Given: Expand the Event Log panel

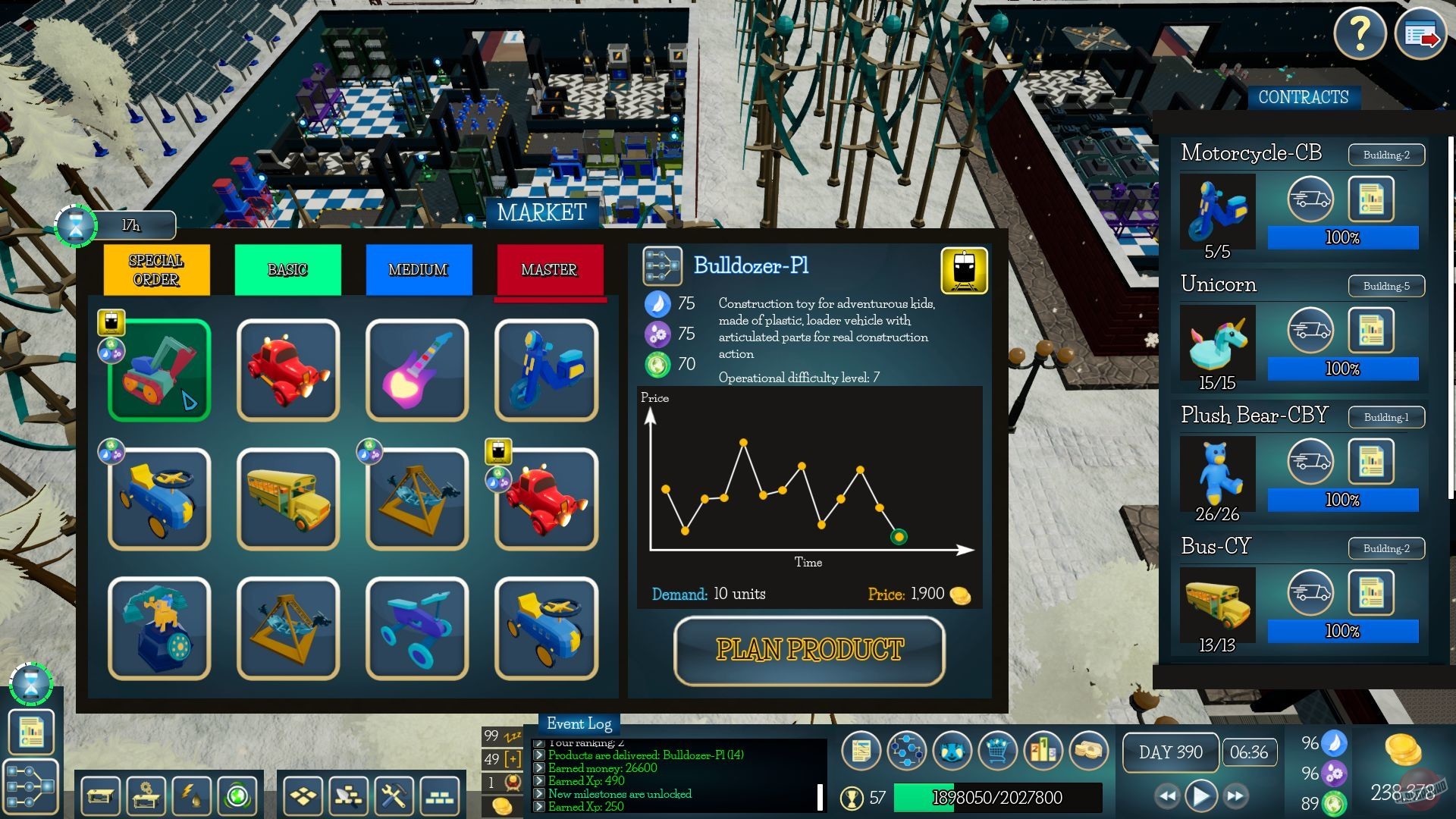Looking at the screenshot, I should [x=579, y=724].
